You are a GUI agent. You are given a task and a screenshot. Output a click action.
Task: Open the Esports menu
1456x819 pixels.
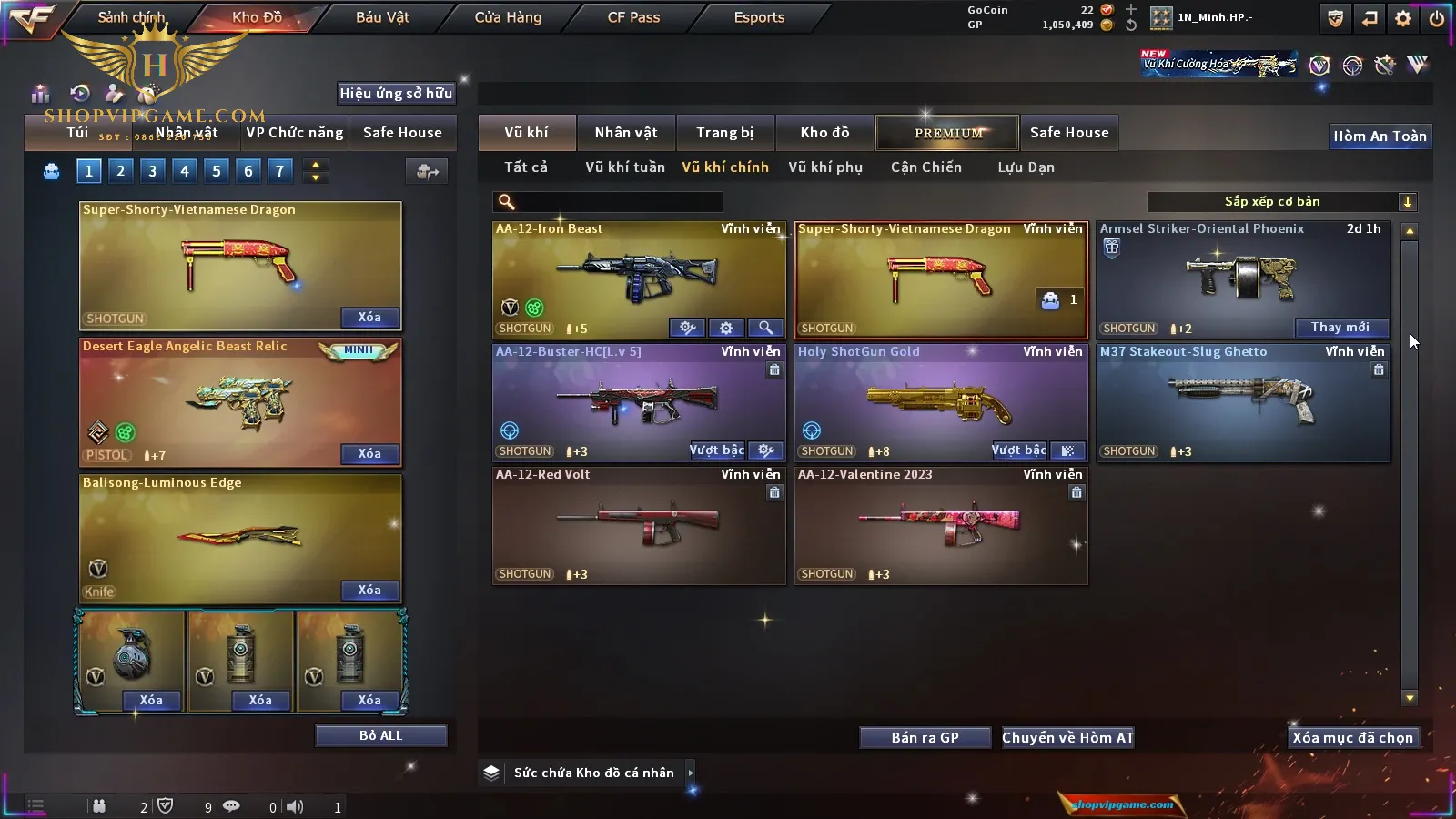coord(759,17)
